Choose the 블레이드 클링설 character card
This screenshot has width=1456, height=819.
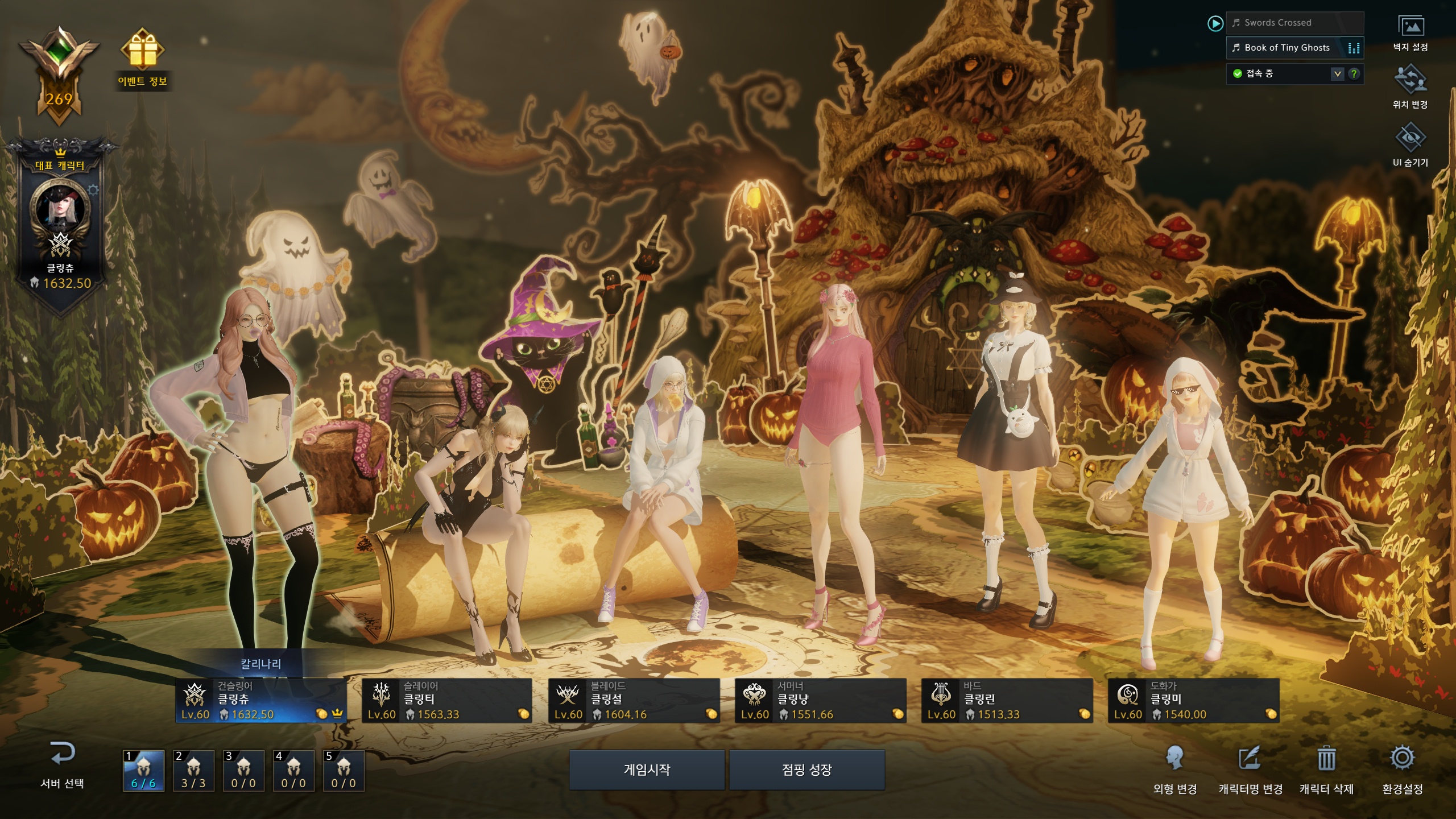point(634,701)
